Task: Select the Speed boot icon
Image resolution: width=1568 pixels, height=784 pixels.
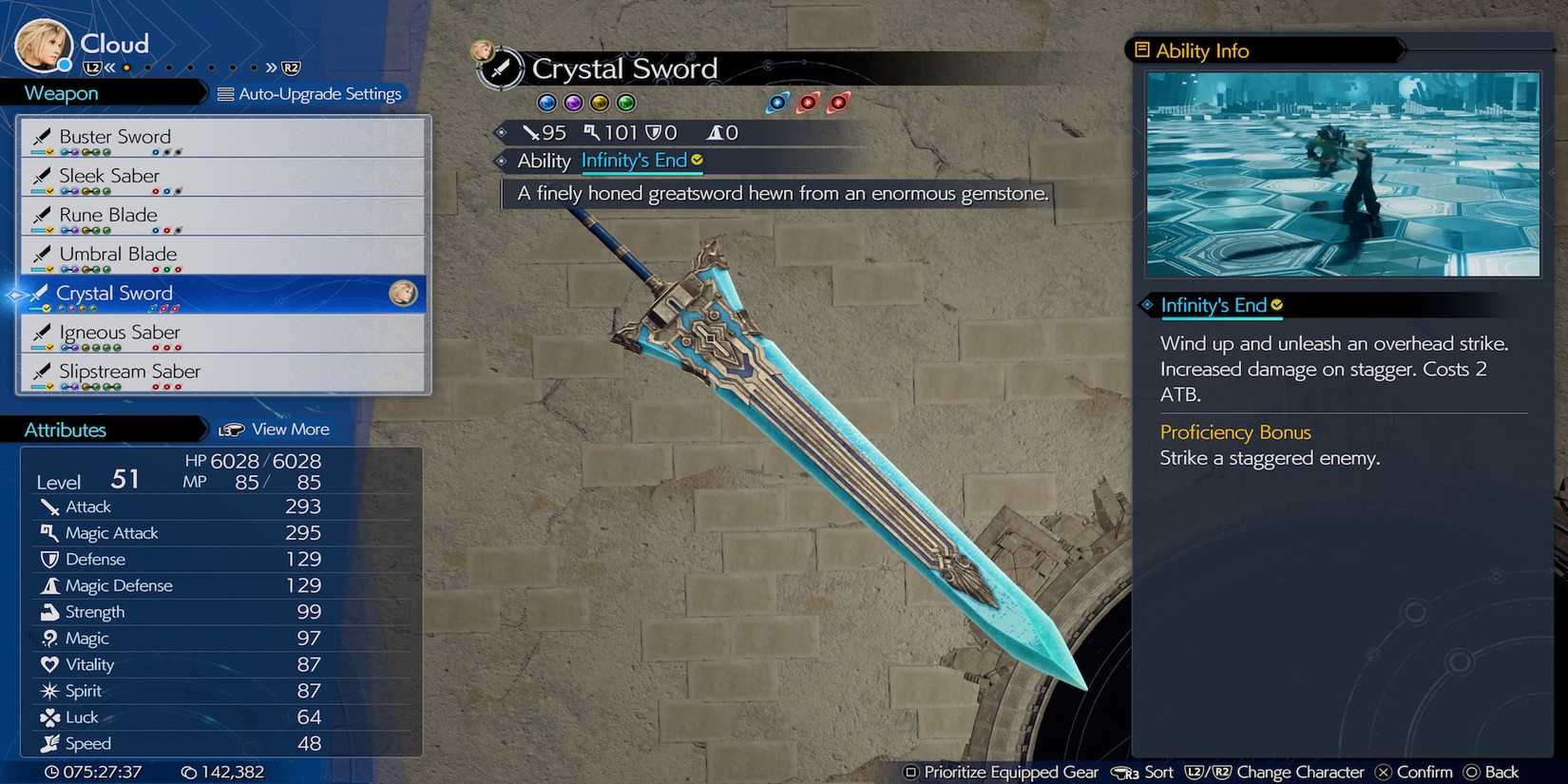Action: [x=51, y=744]
